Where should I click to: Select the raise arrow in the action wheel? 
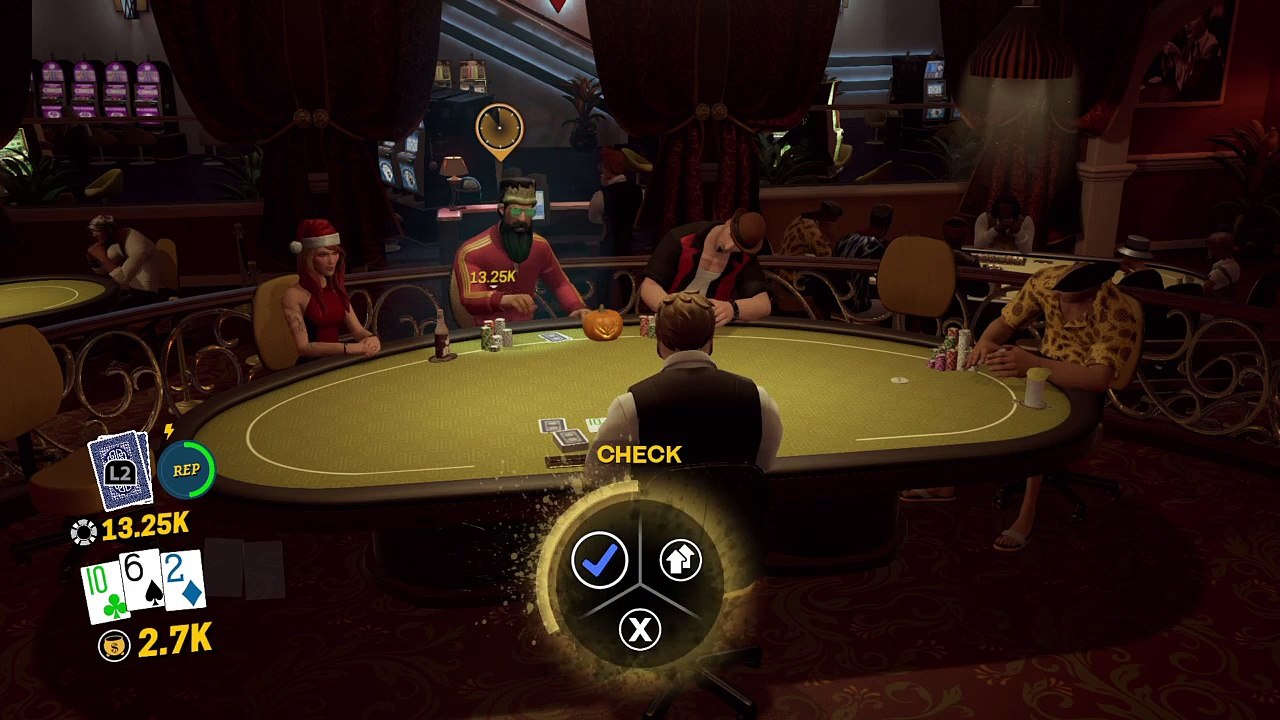coord(680,561)
